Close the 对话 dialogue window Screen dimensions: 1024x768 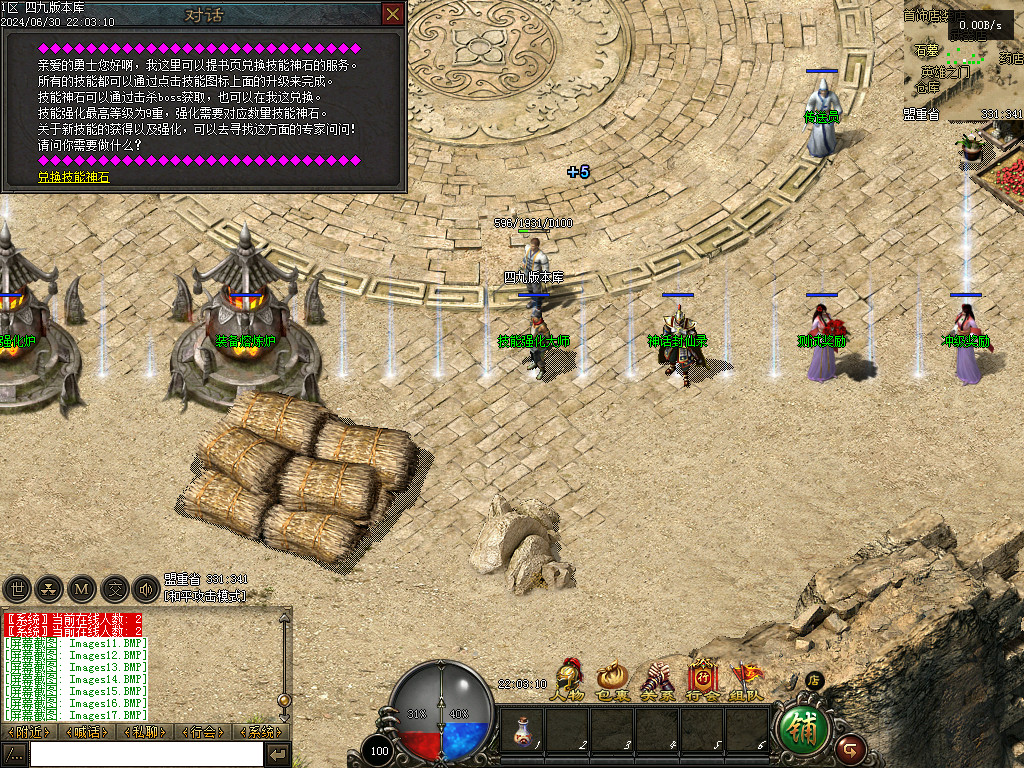393,14
